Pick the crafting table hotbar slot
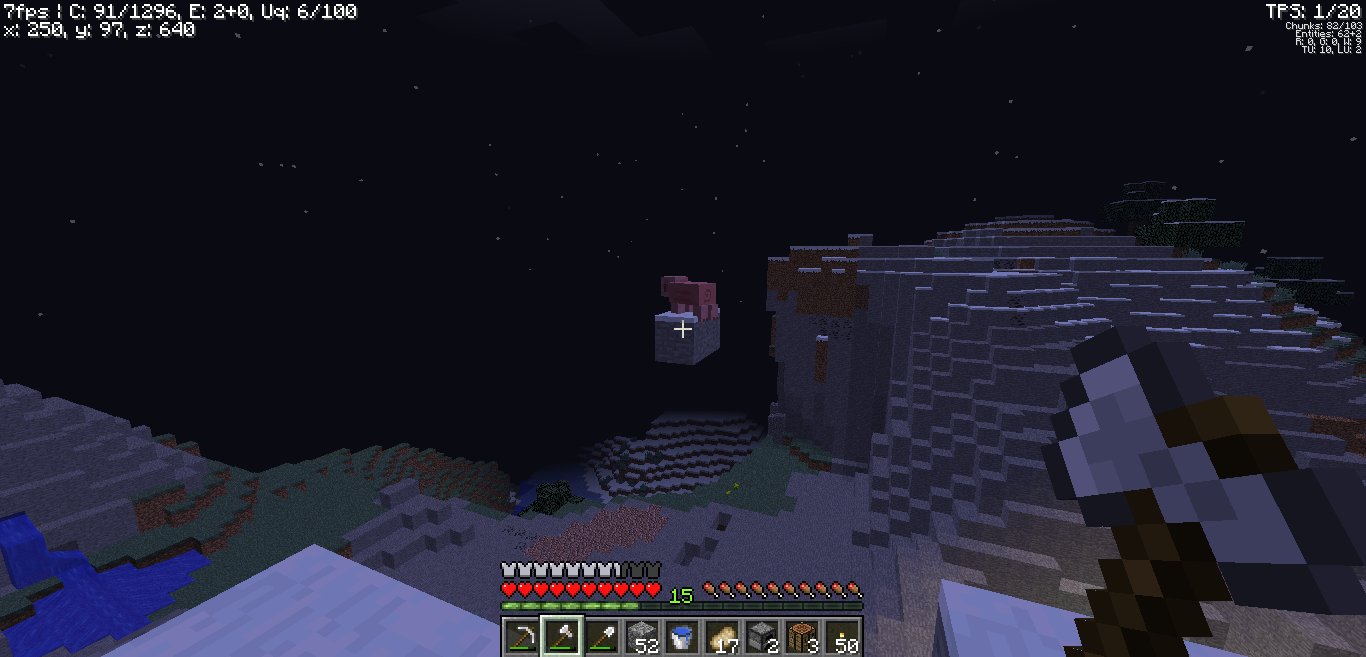 802,636
